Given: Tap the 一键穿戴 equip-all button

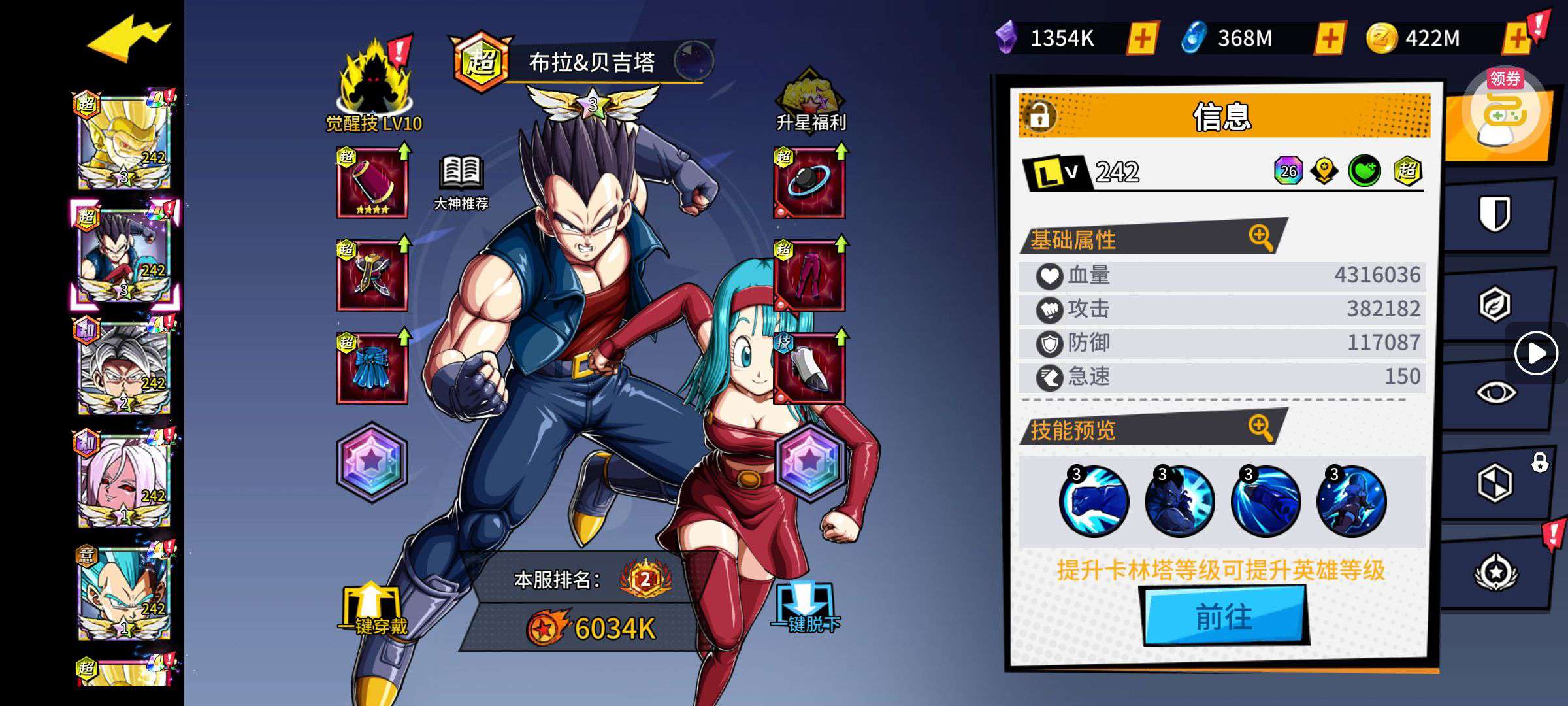Looking at the screenshot, I should (x=372, y=609).
